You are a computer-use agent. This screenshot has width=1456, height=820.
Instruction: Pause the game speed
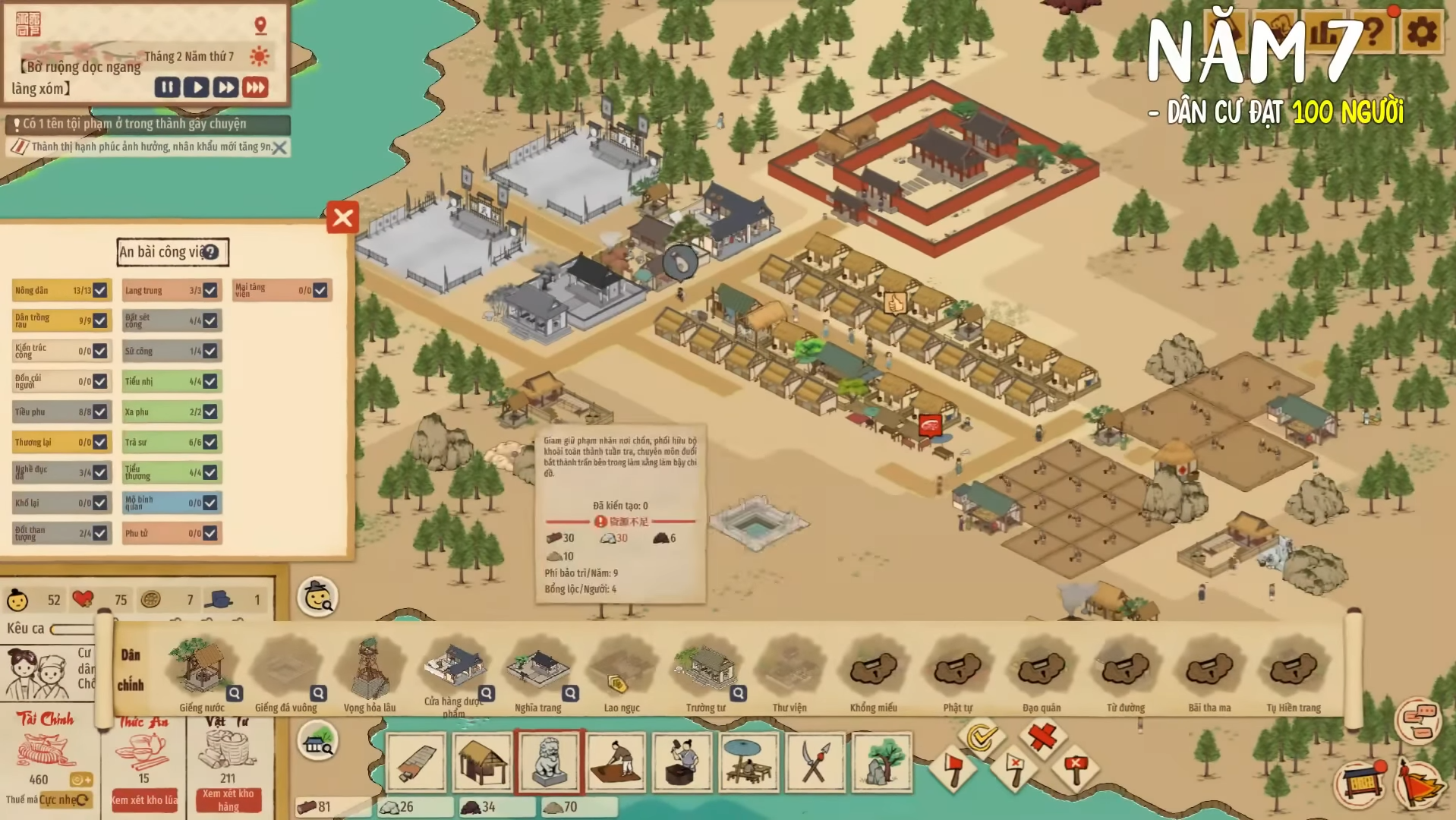167,87
